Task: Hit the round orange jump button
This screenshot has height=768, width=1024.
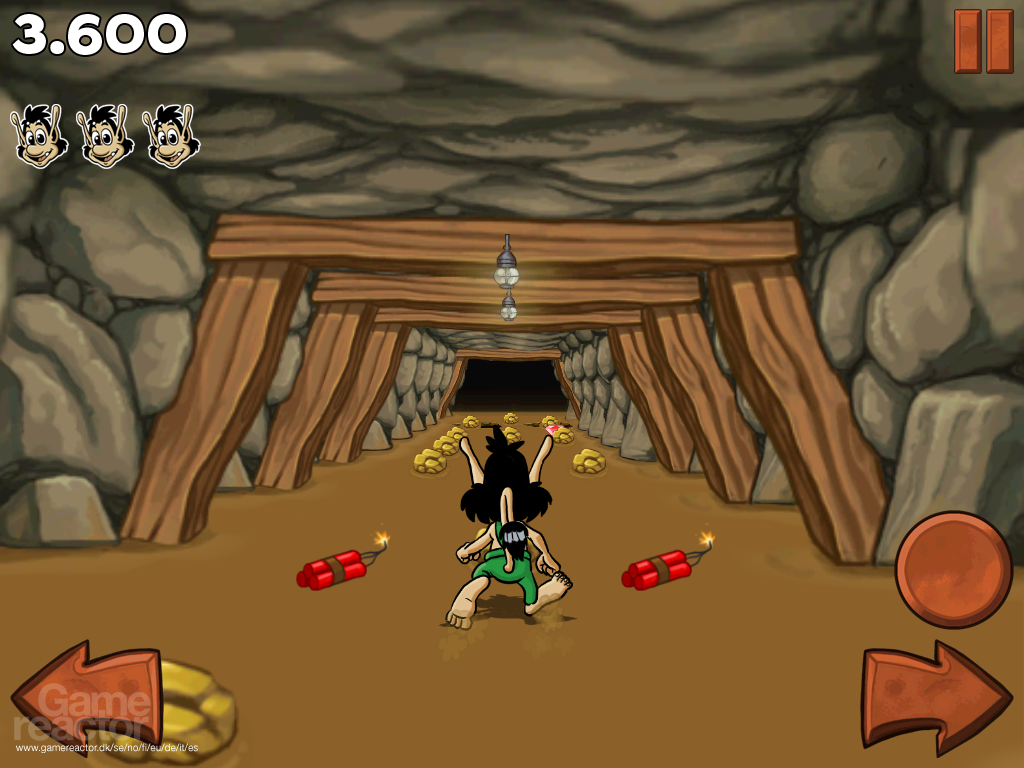Action: [x=953, y=569]
